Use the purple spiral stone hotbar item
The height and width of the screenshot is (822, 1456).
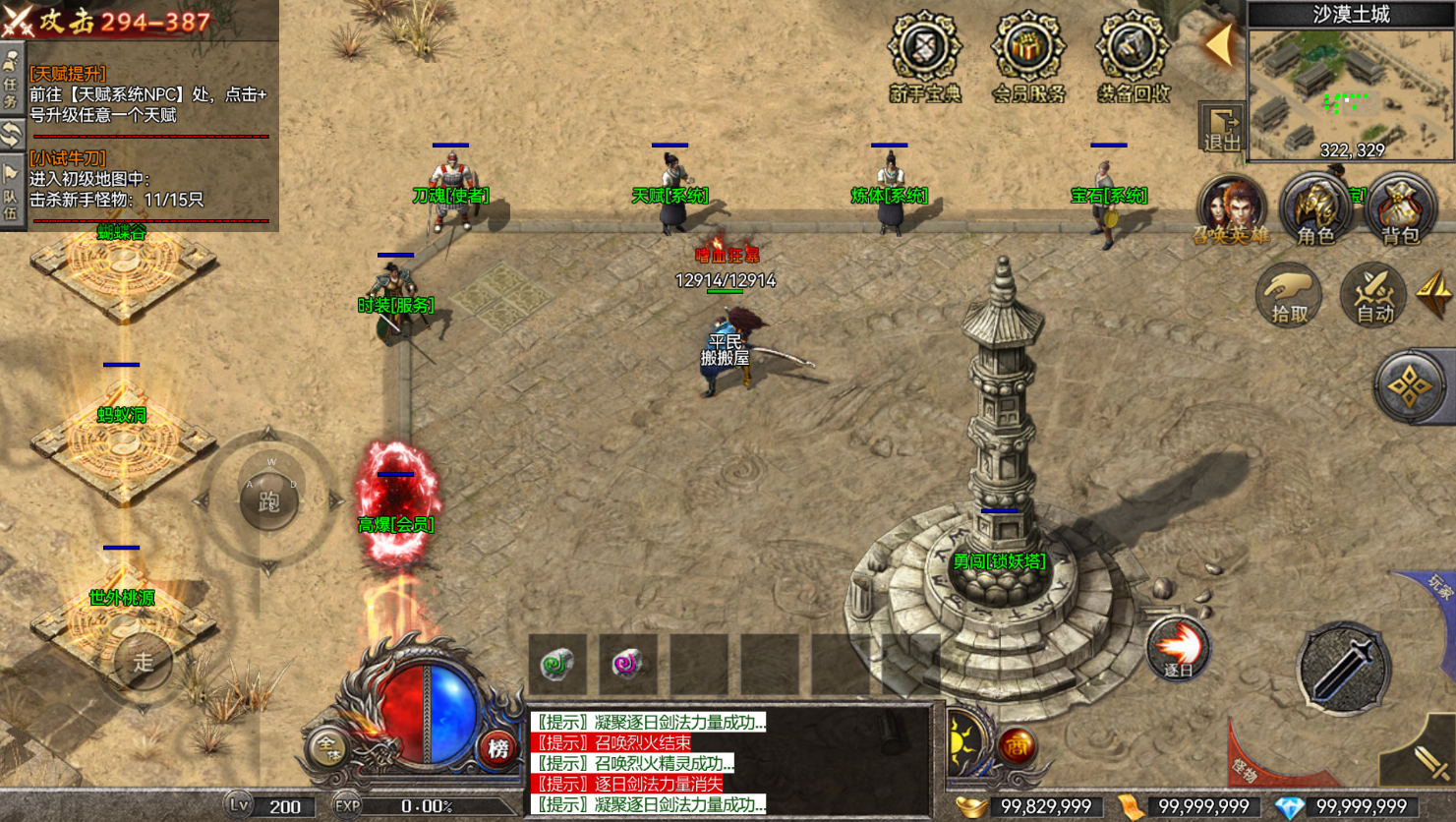pos(627,664)
